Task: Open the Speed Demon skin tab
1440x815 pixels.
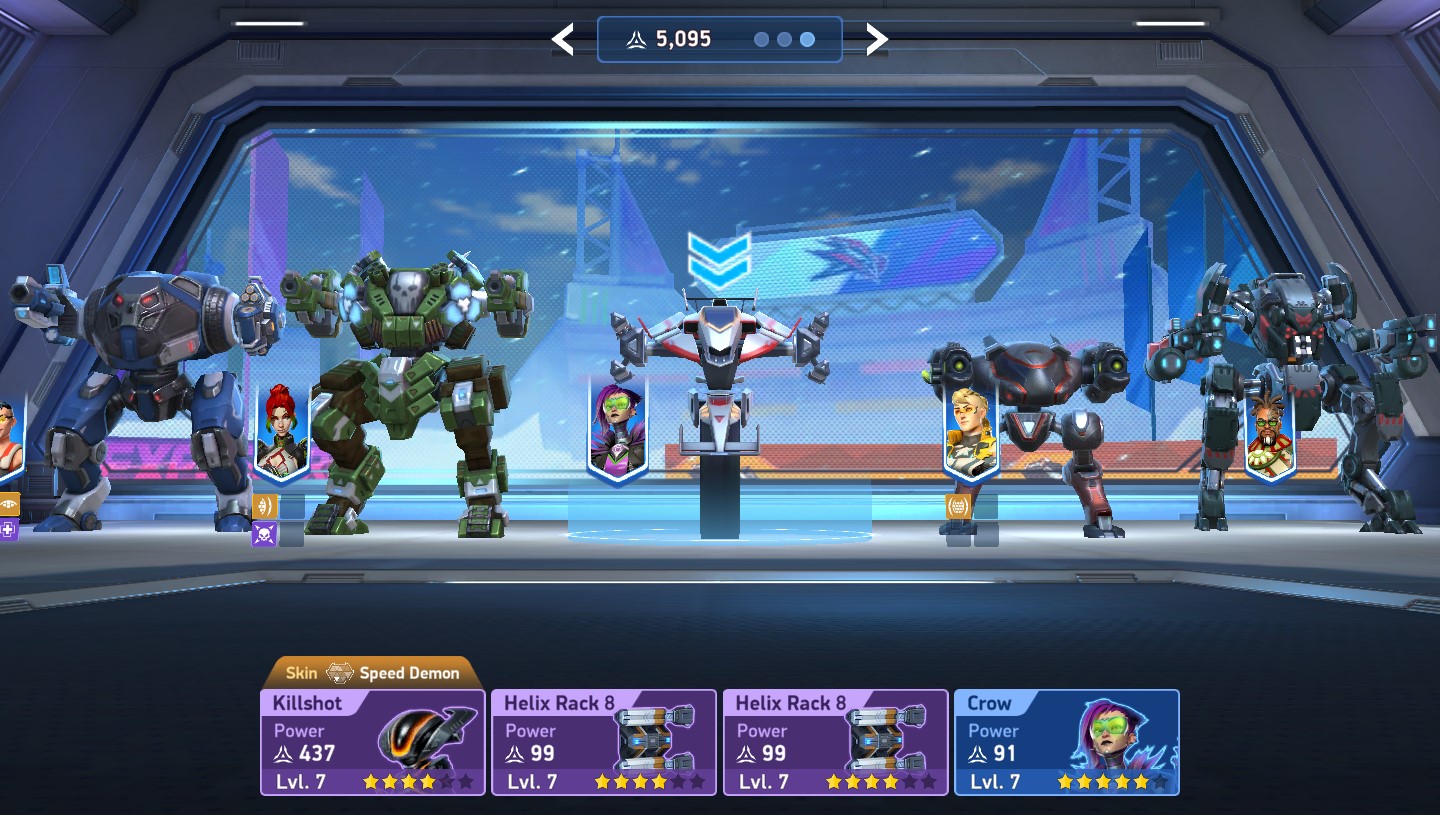Action: coord(372,673)
